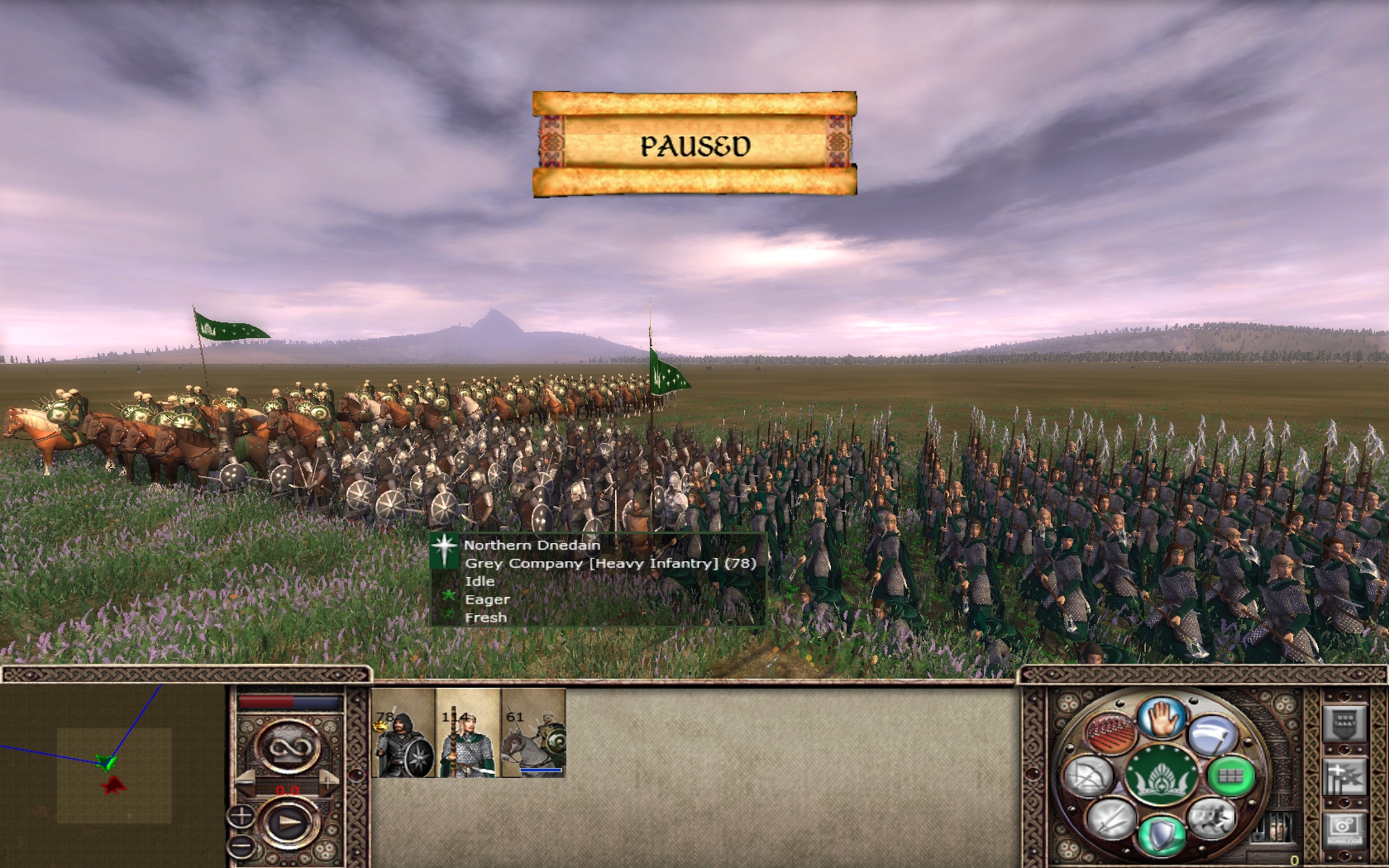Toggle guard mode shield button
The width and height of the screenshot is (1389, 868).
(1162, 835)
